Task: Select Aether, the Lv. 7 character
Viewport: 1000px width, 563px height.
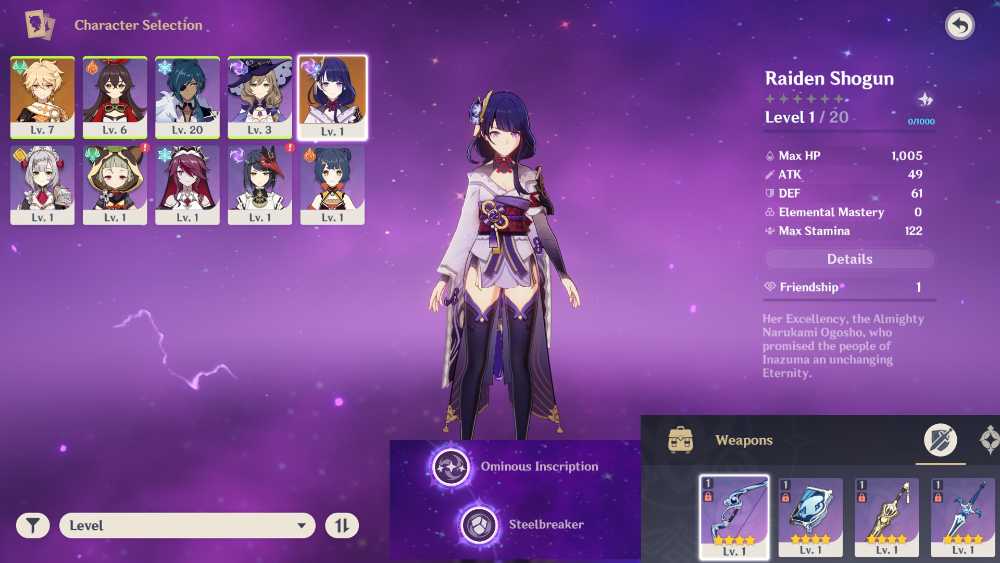Action: click(x=42, y=96)
